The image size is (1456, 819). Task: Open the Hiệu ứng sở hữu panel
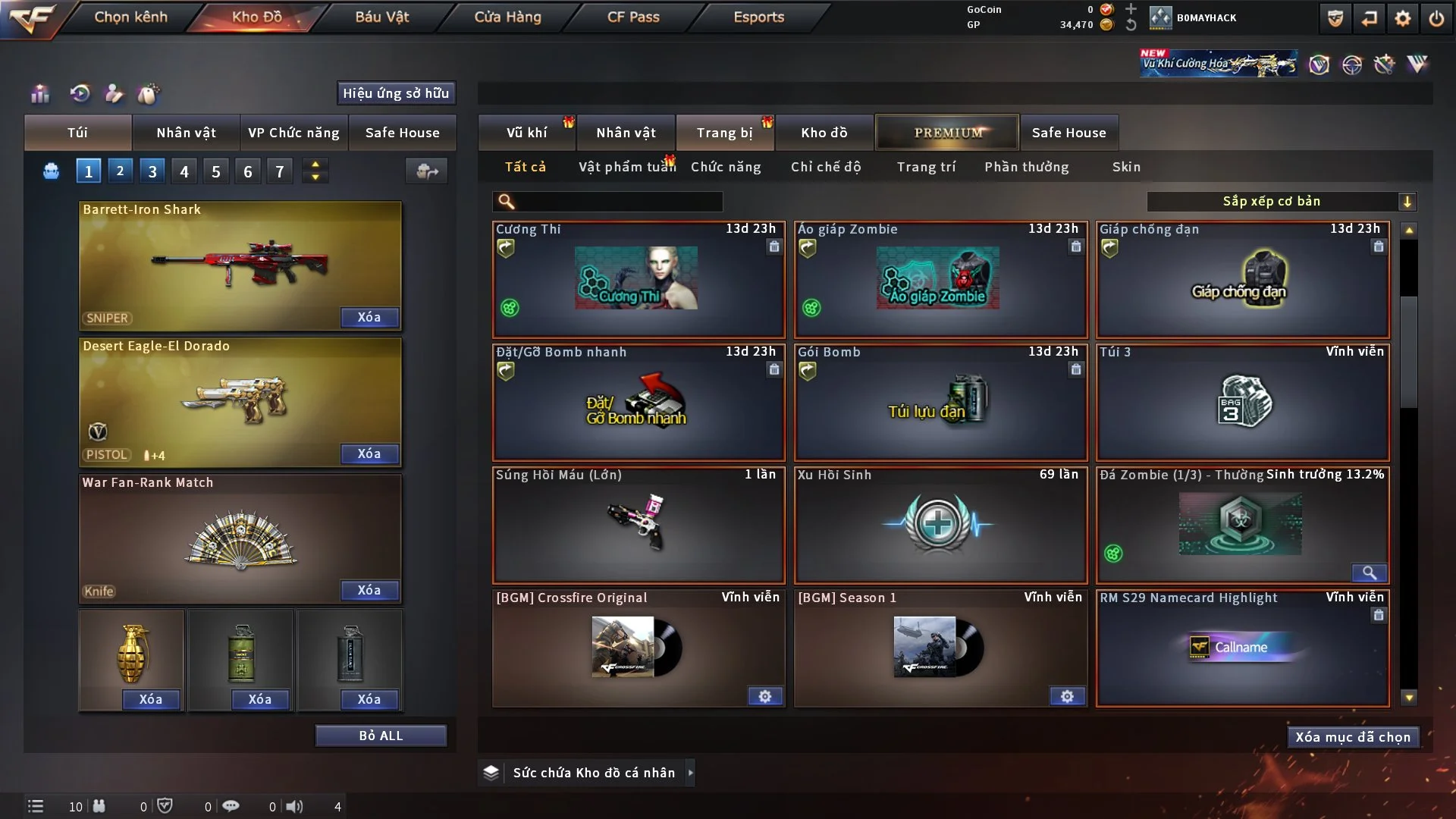tap(396, 93)
